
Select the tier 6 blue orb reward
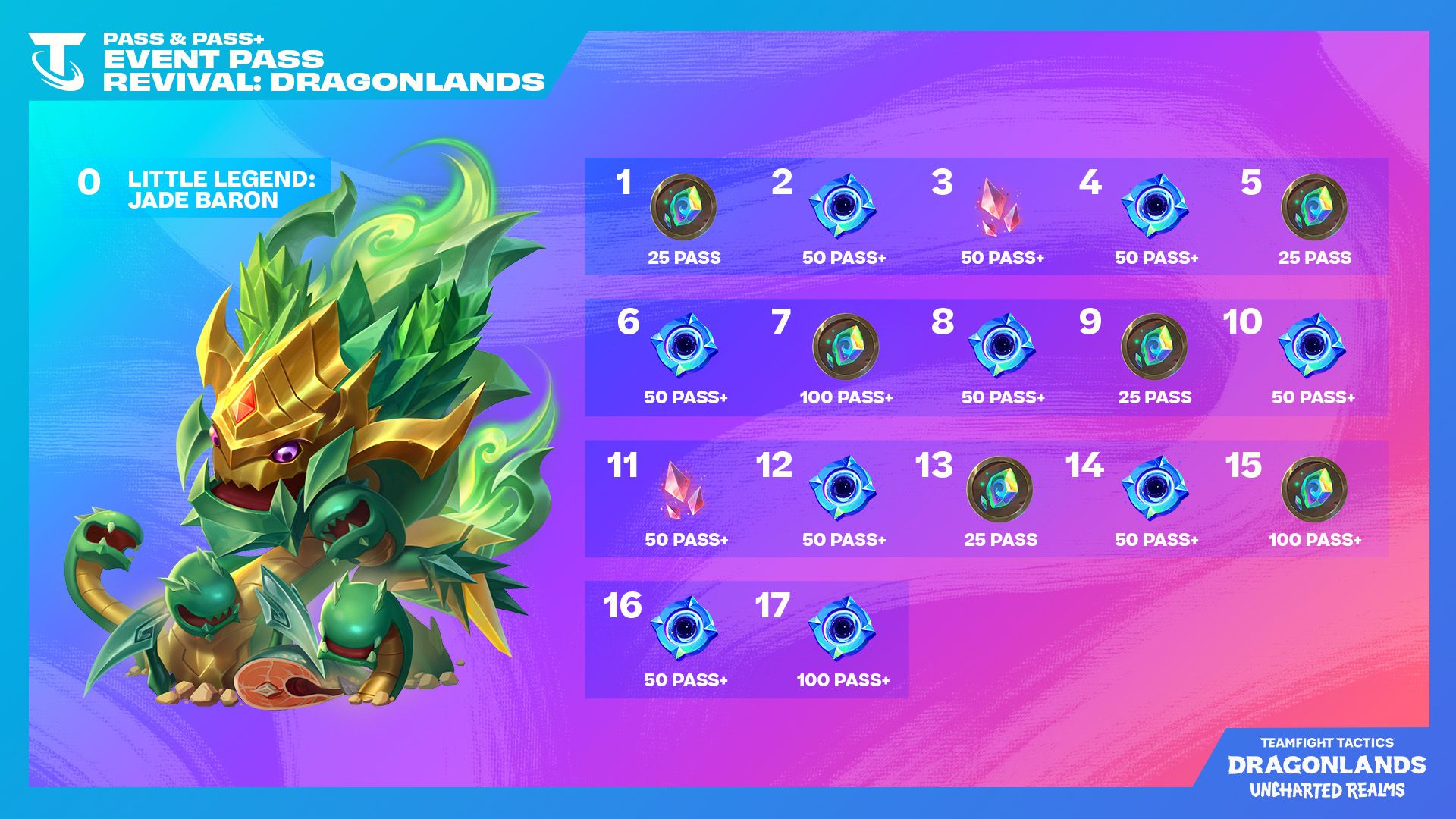click(x=683, y=346)
